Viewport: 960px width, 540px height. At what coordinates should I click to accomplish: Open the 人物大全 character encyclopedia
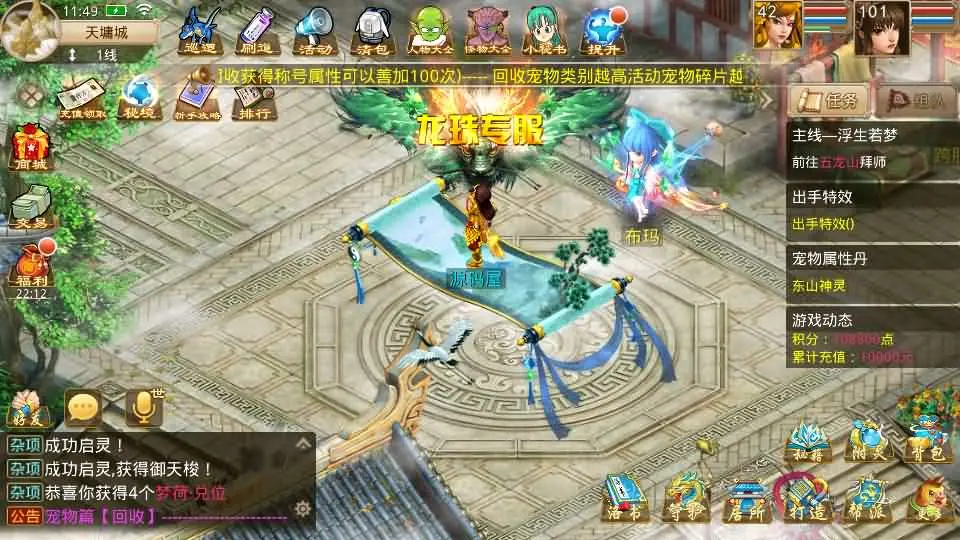point(430,28)
